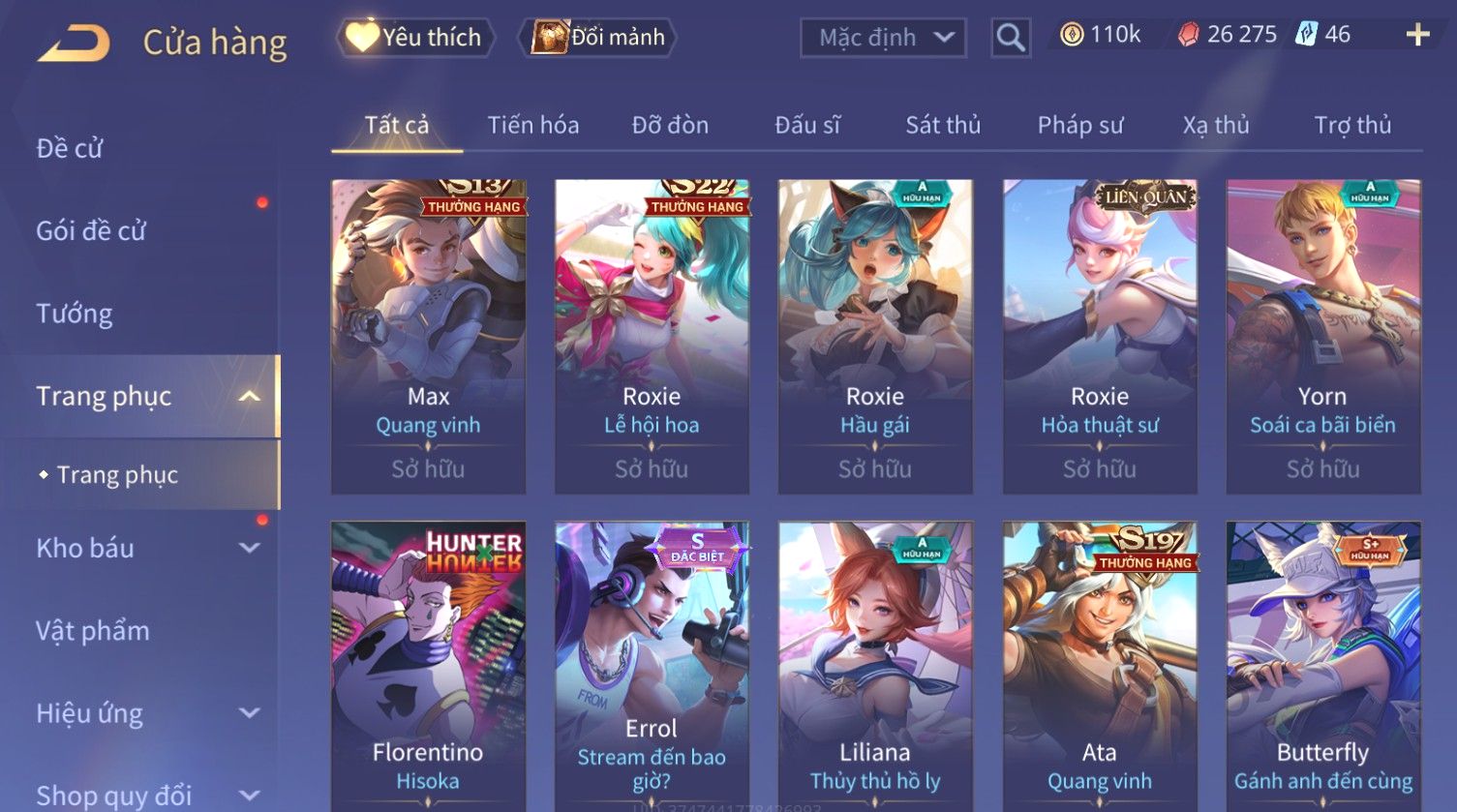Select the Tướng shop category
The image size is (1457, 812).
[x=75, y=314]
